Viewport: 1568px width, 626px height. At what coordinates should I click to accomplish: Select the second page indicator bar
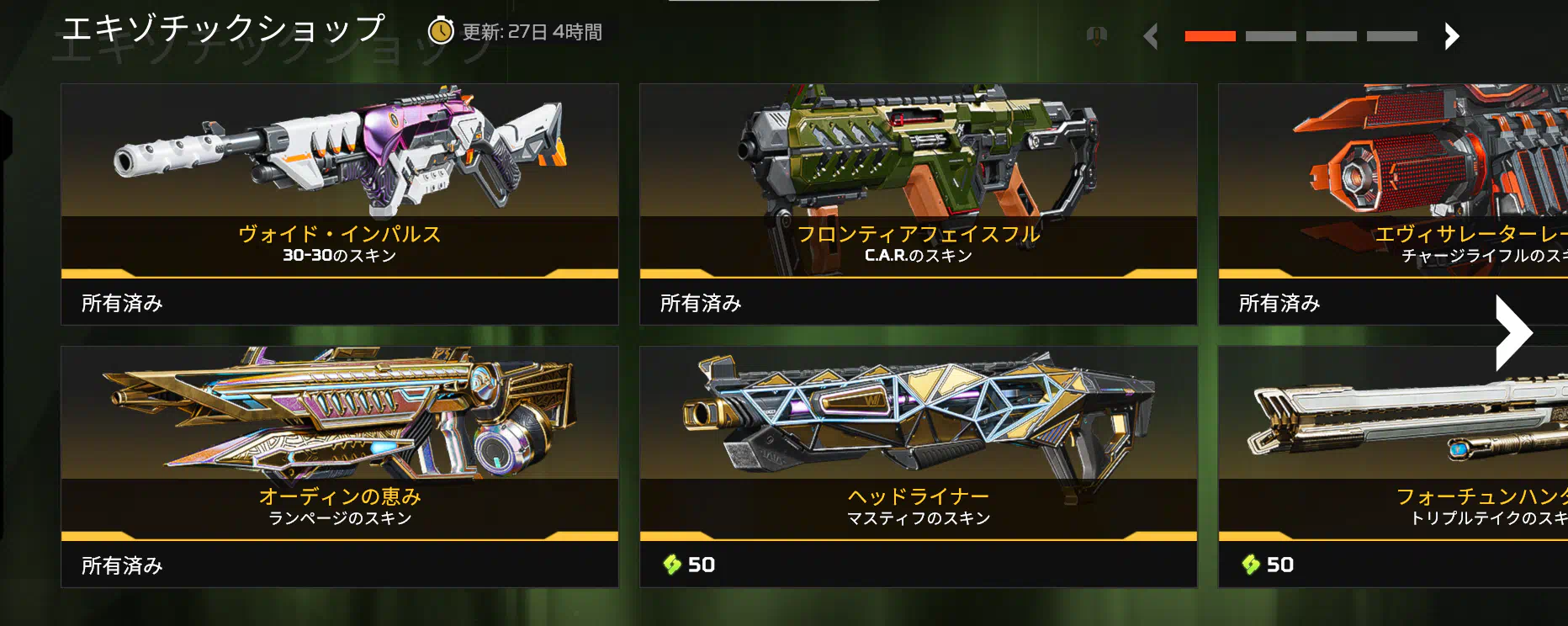1273,35
